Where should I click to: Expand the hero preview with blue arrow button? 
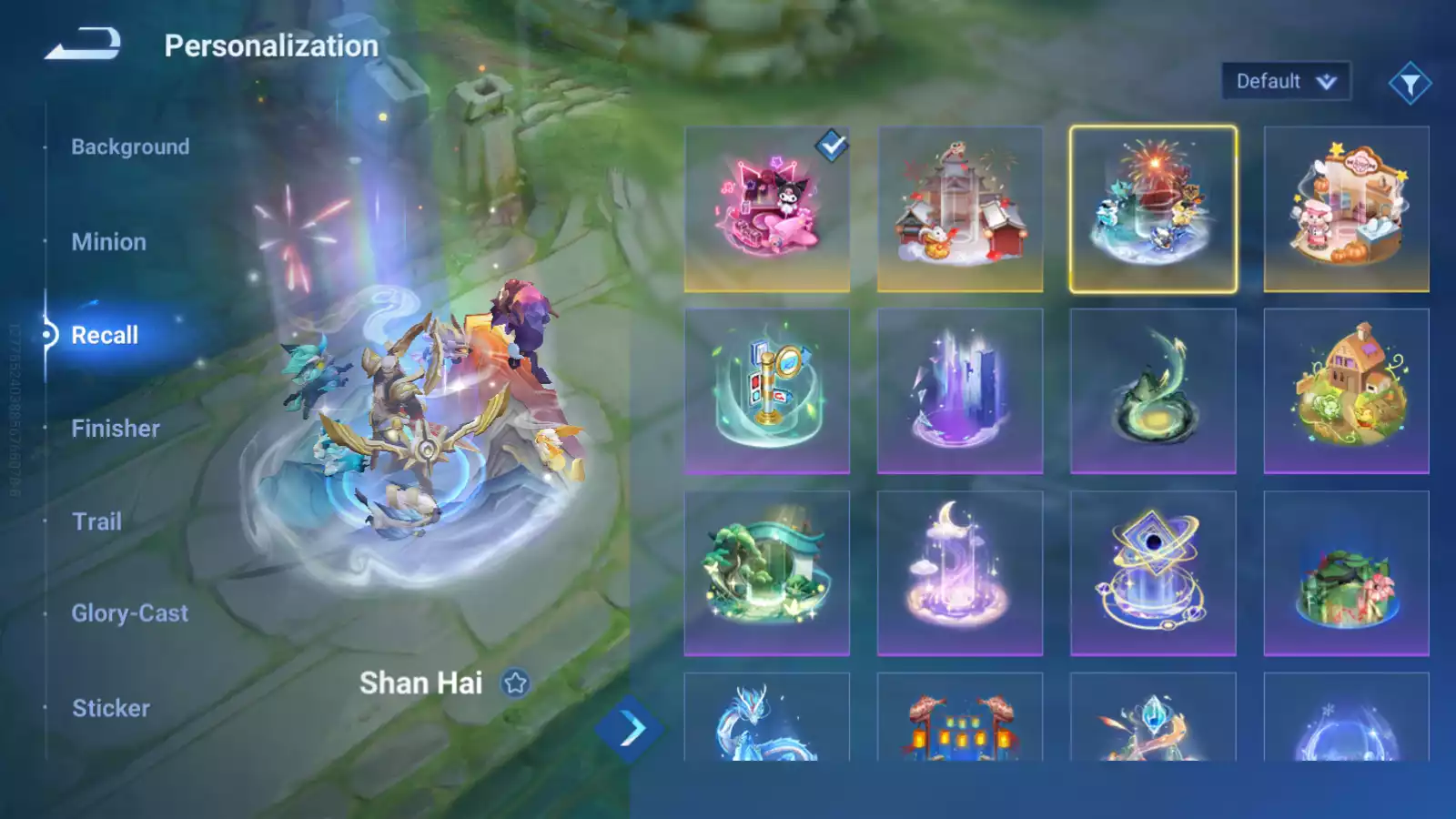coord(626,728)
